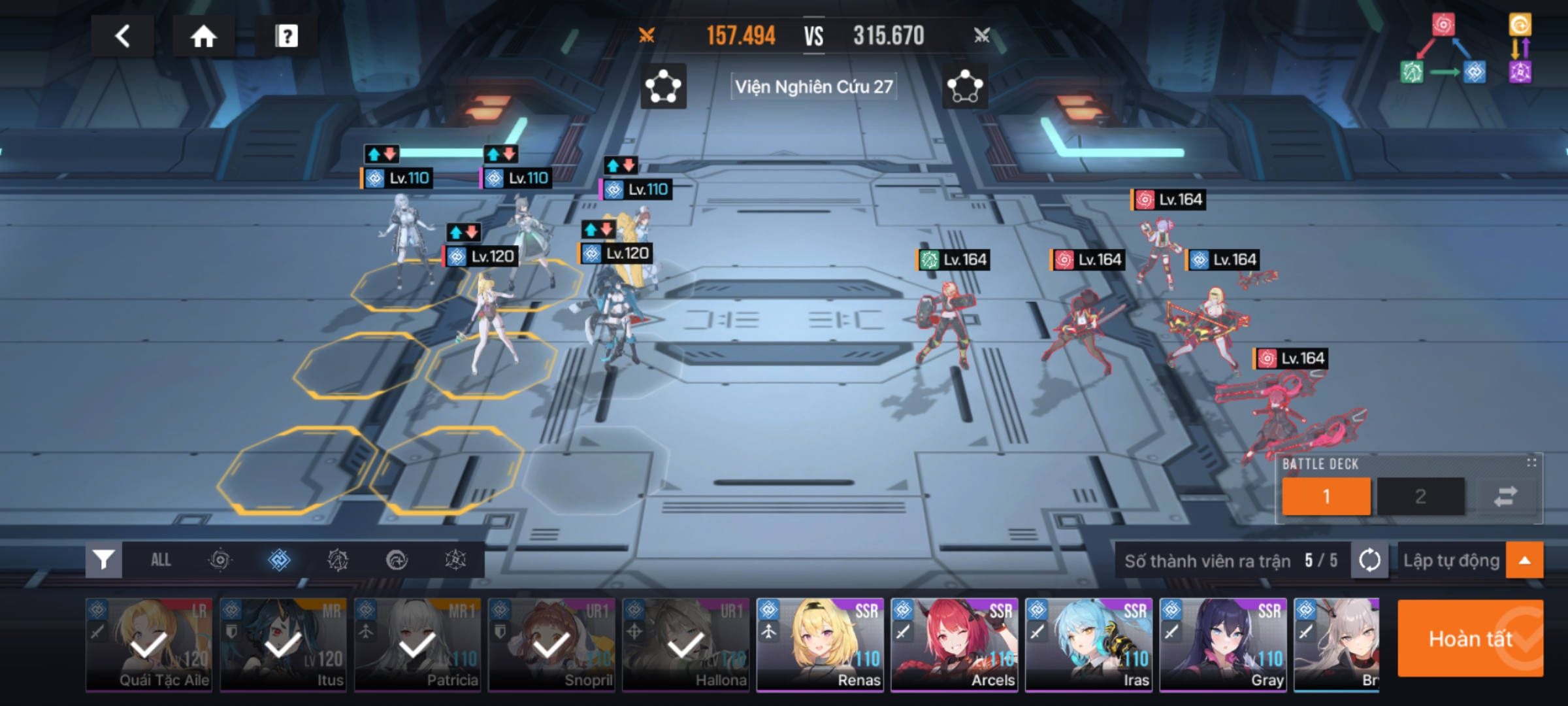Expand the Lập tự động options arrow
Image resolution: width=1568 pixels, height=706 pixels.
tap(1524, 560)
